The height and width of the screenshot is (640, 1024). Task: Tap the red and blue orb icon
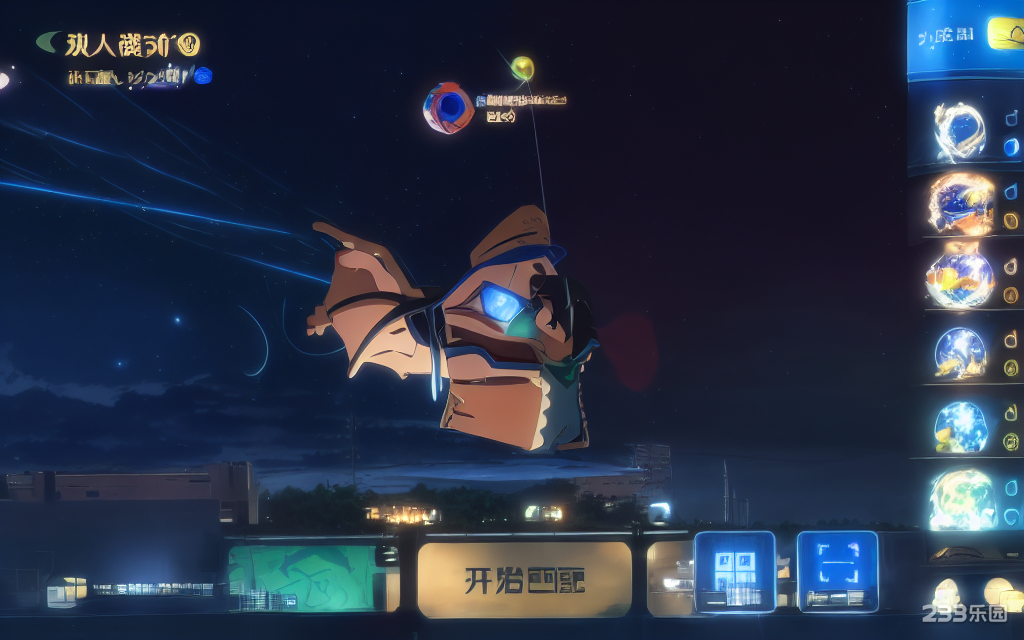pyautogui.click(x=448, y=108)
